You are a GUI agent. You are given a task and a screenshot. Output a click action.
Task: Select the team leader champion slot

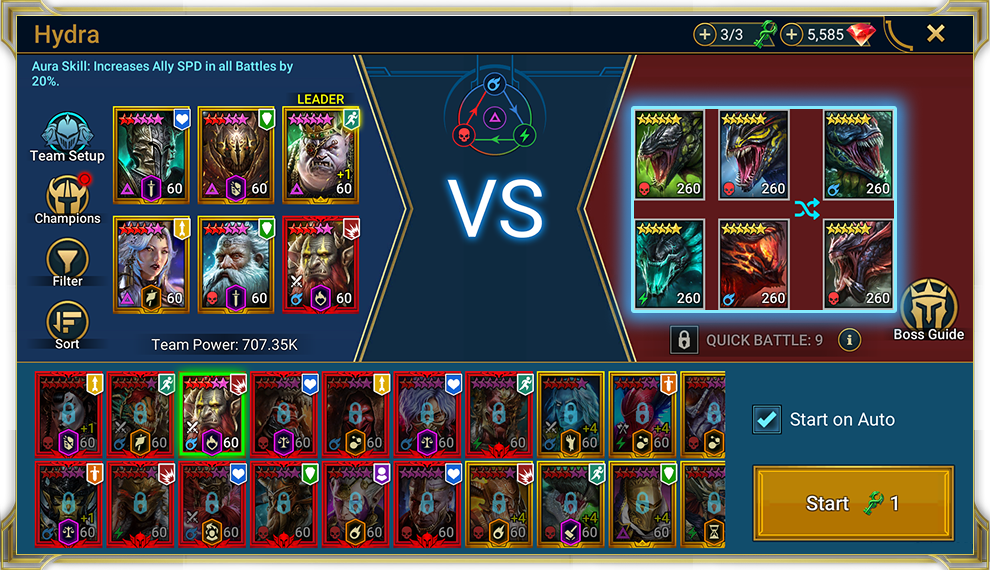coord(321,153)
